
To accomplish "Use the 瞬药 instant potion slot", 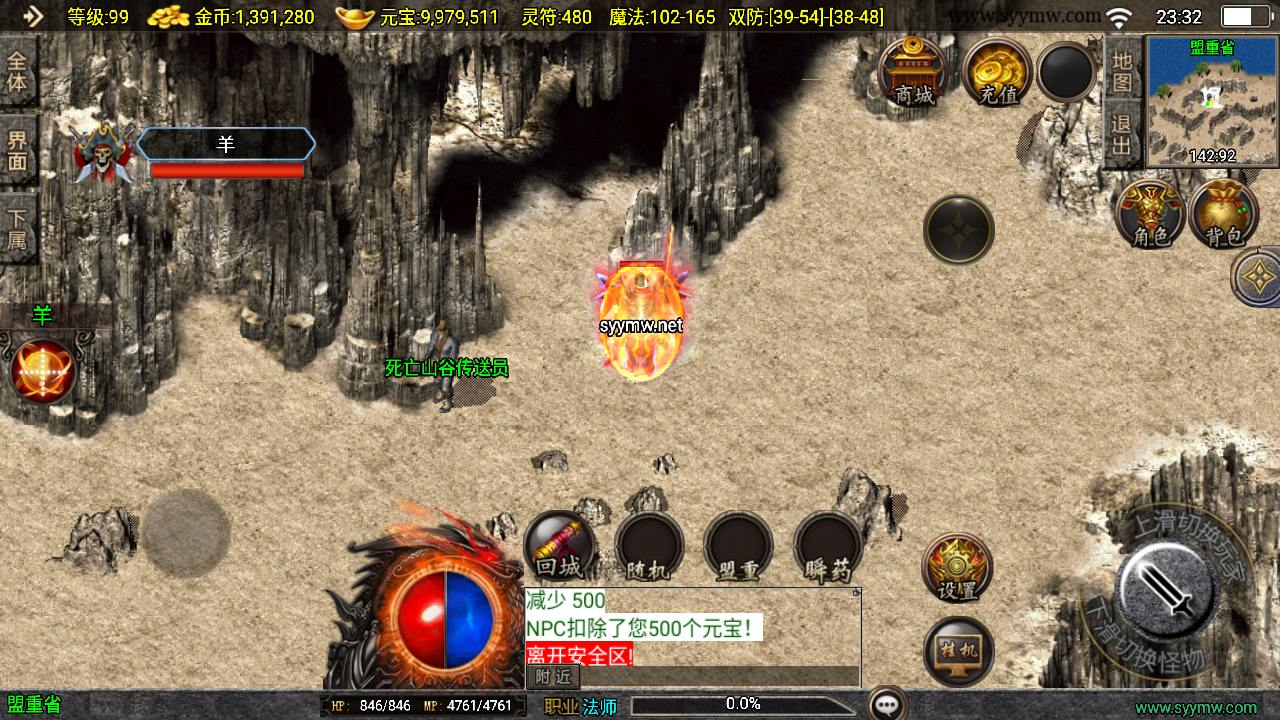I will coord(828,546).
